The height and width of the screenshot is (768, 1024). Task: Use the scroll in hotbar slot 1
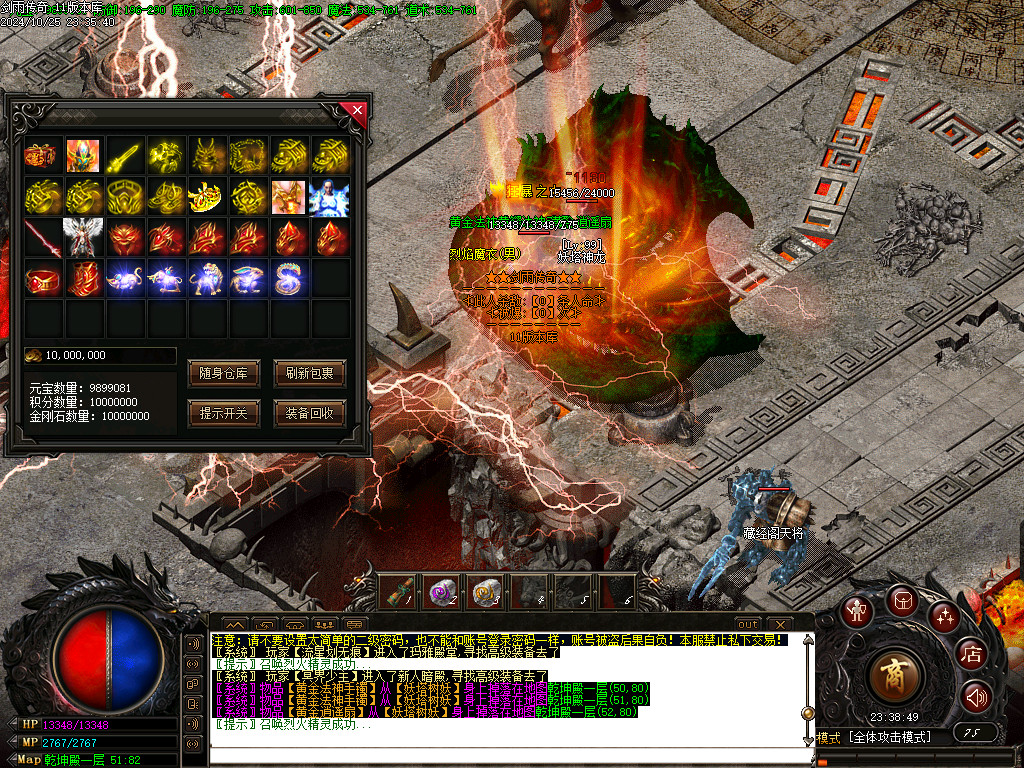(398, 591)
